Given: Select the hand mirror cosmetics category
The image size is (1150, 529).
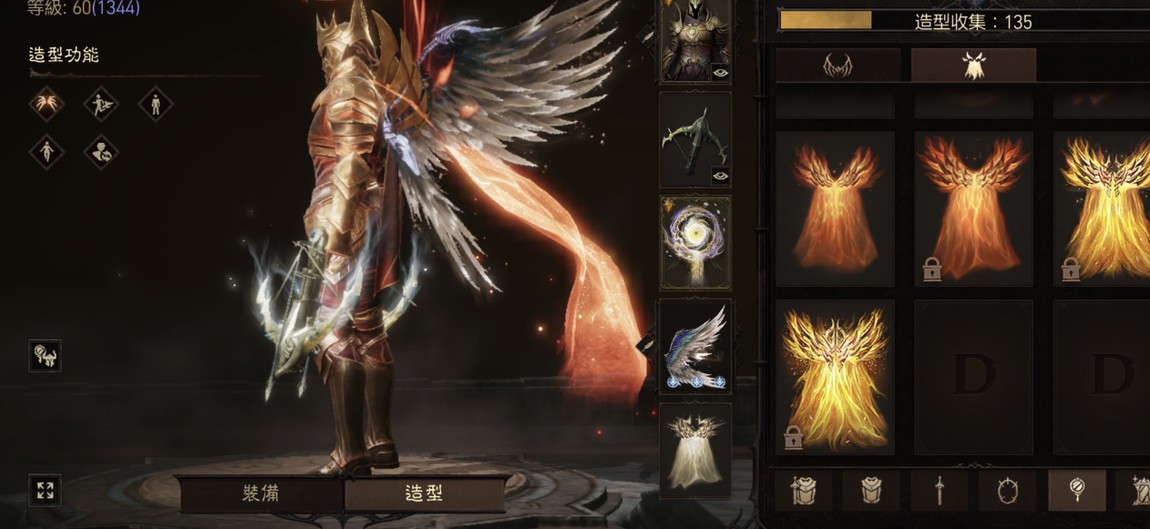Looking at the screenshot, I should 1076,491.
